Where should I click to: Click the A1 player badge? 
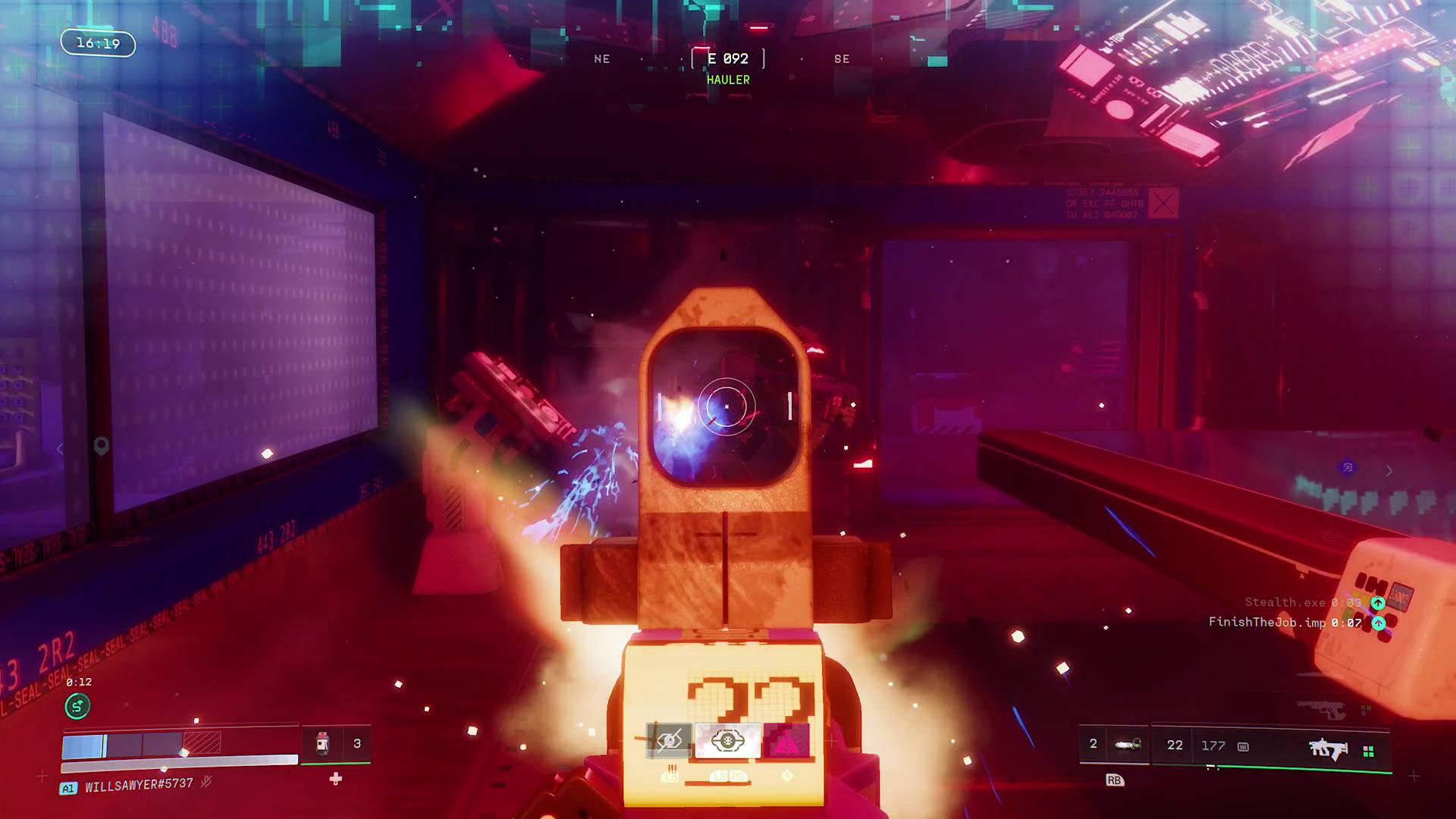(x=68, y=788)
